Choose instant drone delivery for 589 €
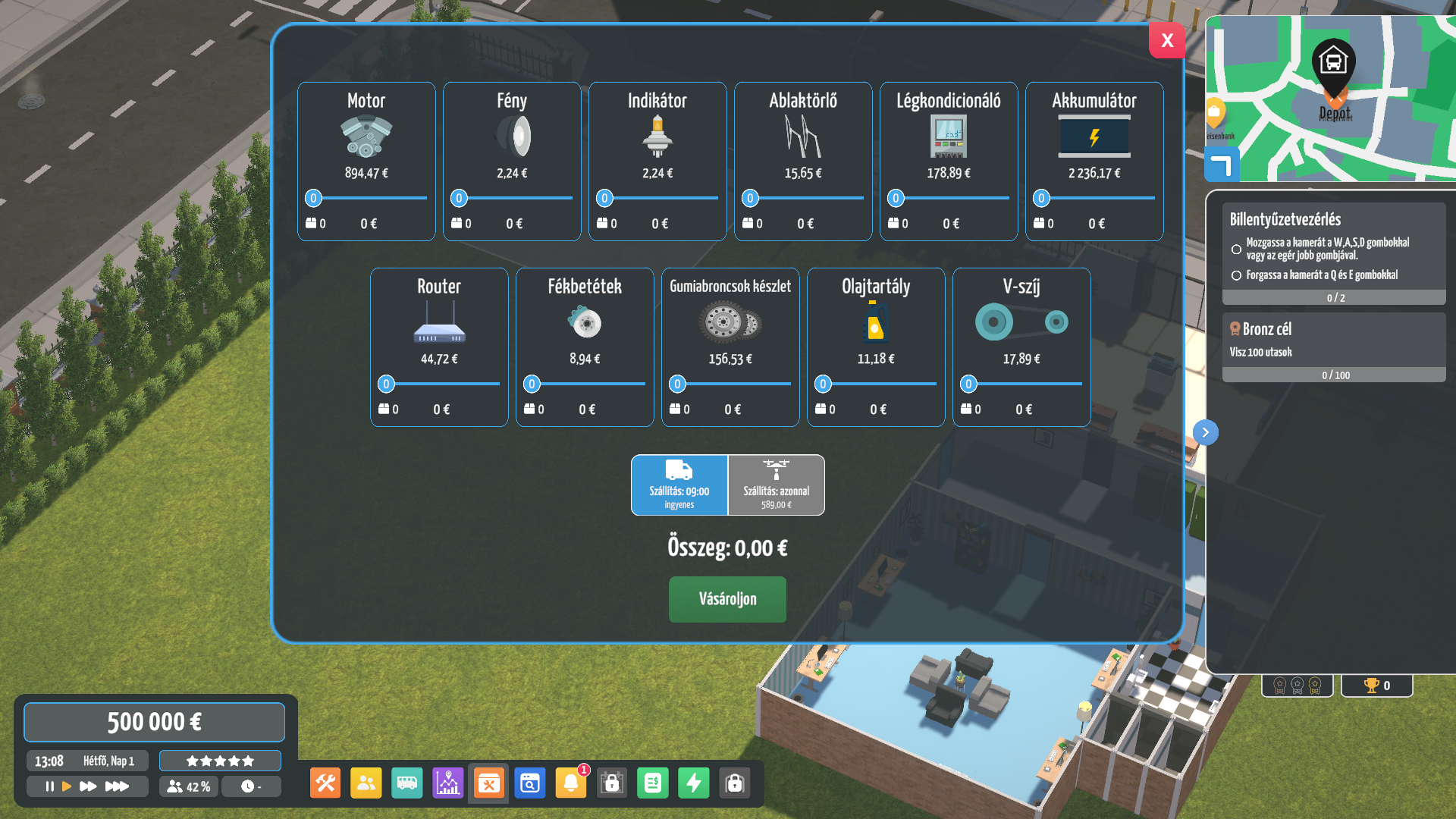Viewport: 1456px width, 819px height. [x=777, y=485]
